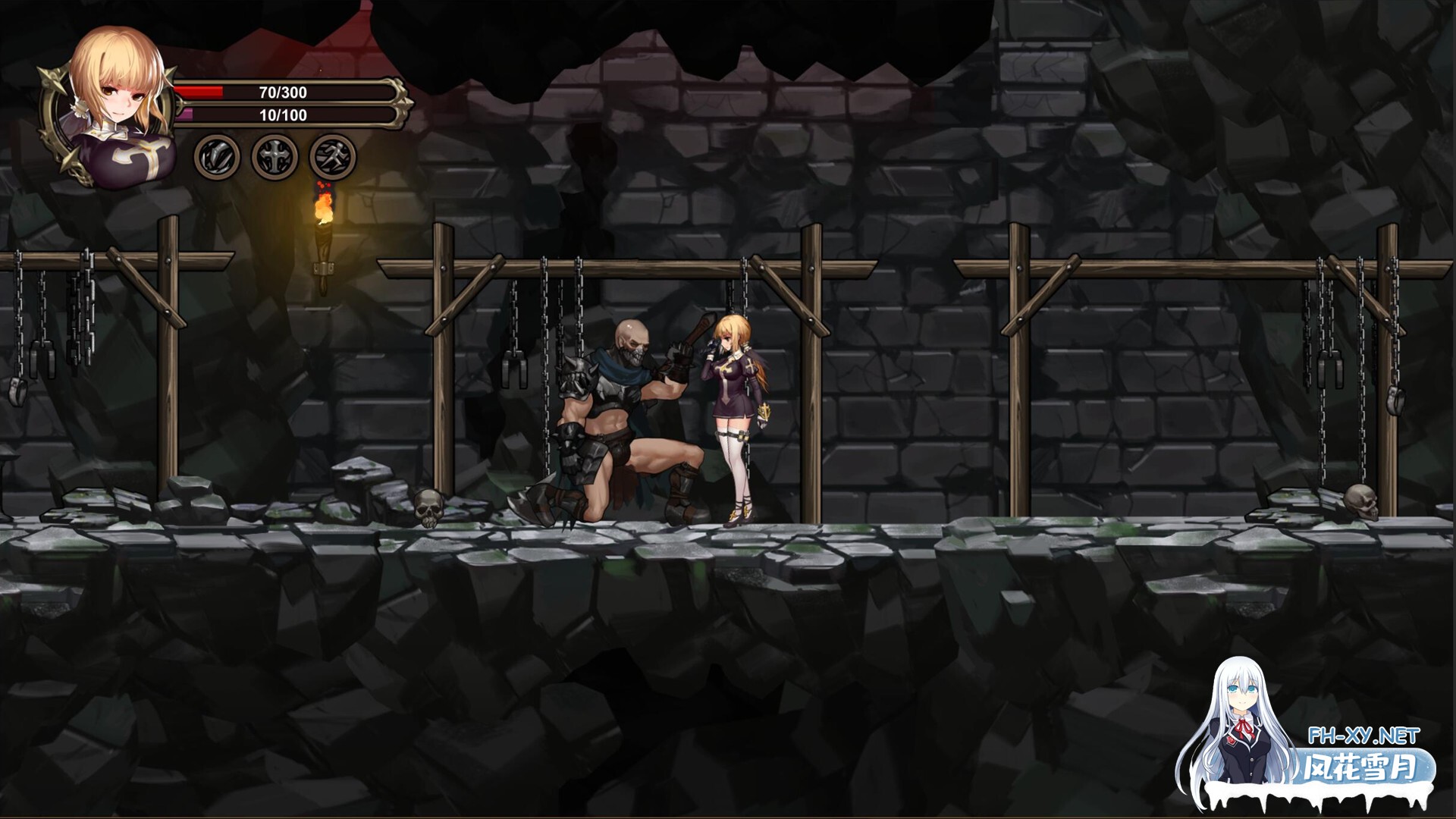This screenshot has width=1456, height=819.
Task: Open the FH-XY.NET watermark link
Action: pyautogui.click(x=1363, y=736)
